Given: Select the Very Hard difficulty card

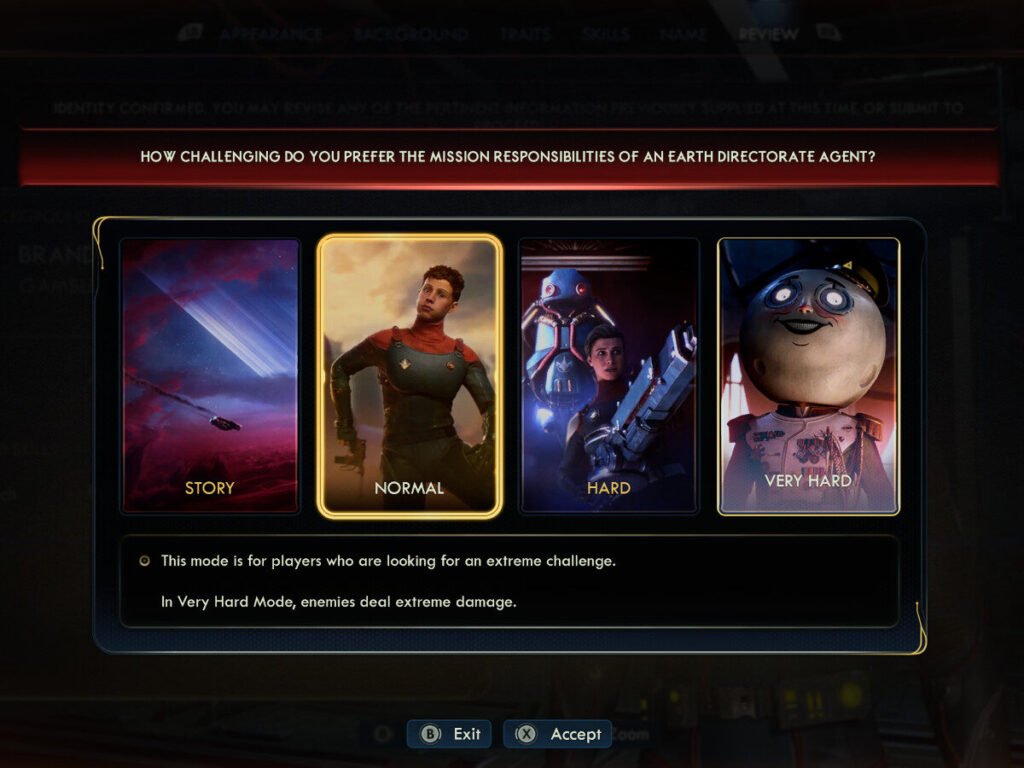Looking at the screenshot, I should coord(808,376).
